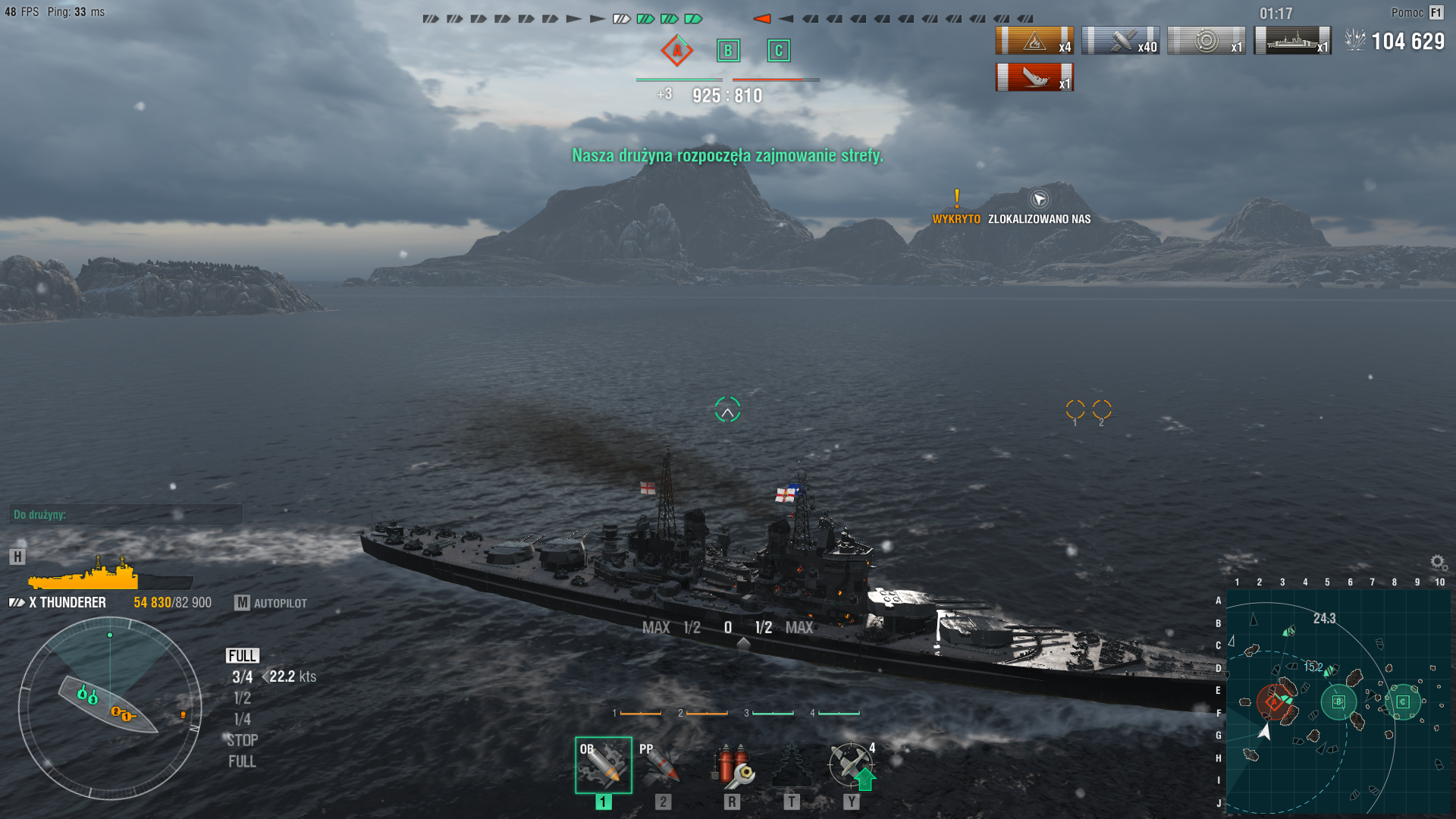Select the OB high-explosive shell slot
This screenshot has width=1456, height=819.
pyautogui.click(x=603, y=764)
